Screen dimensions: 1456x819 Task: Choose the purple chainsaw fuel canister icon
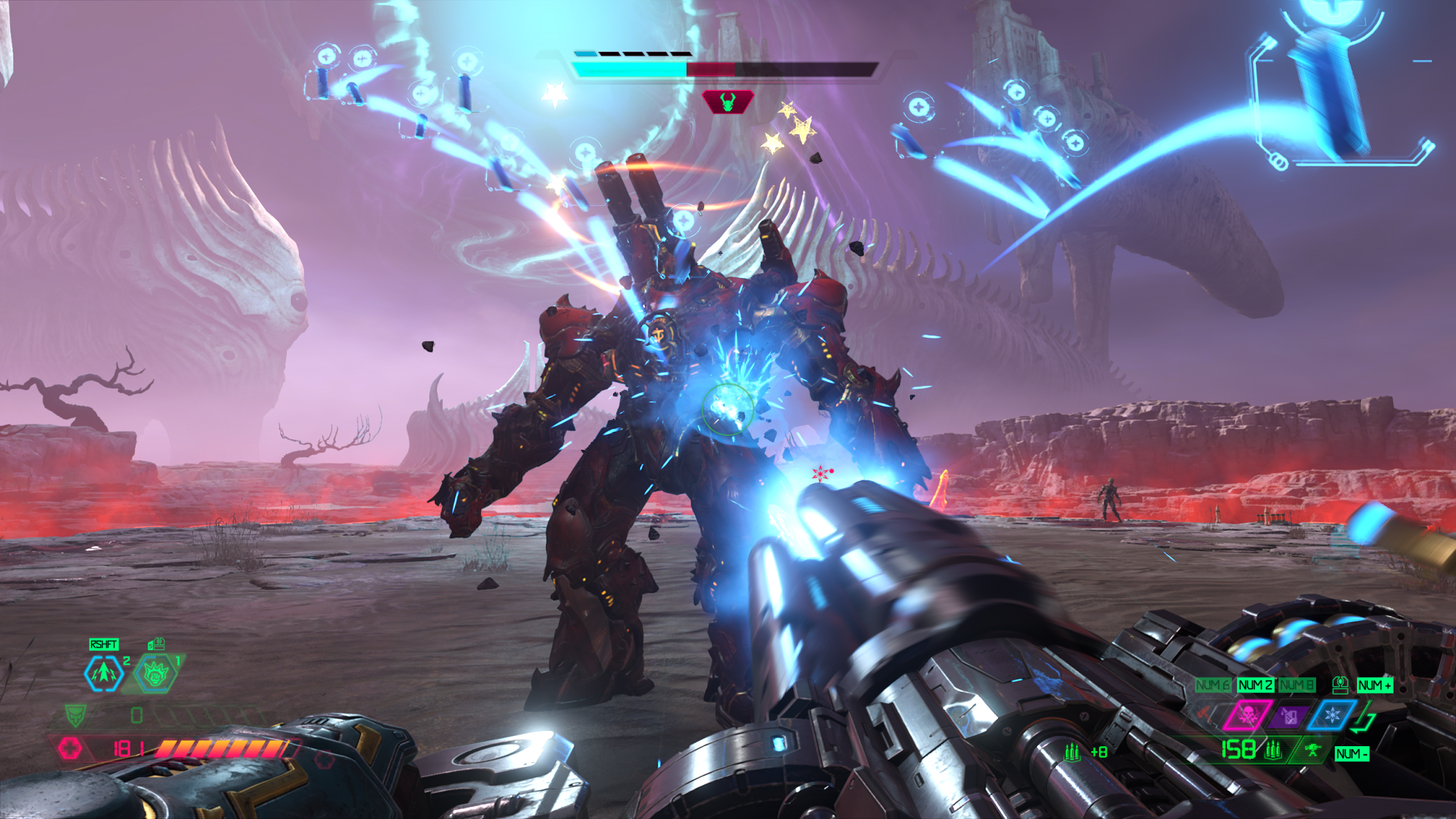pyautogui.click(x=1289, y=716)
